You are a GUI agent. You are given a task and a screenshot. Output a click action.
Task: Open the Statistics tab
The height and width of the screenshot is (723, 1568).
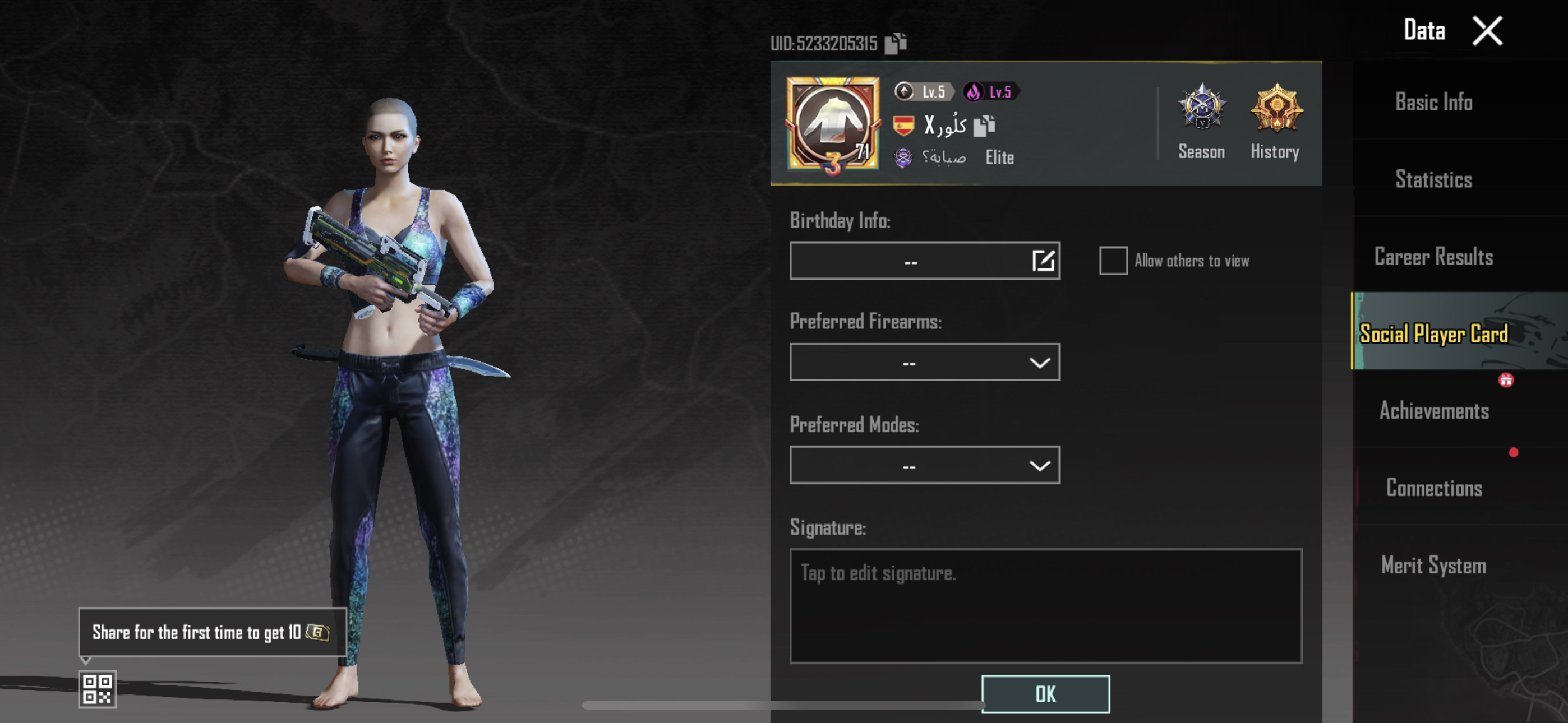tap(1433, 179)
